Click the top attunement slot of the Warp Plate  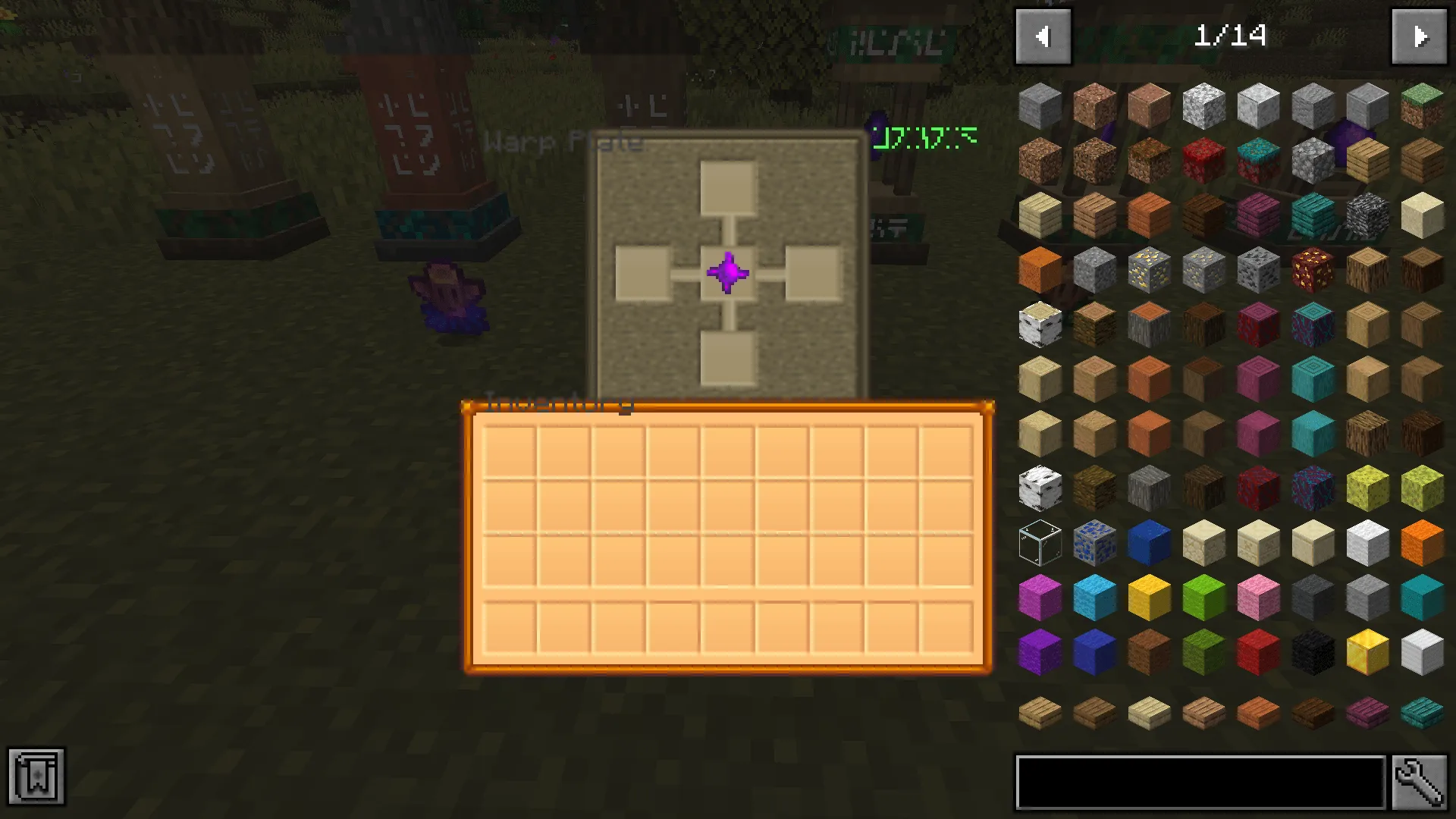[728, 186]
